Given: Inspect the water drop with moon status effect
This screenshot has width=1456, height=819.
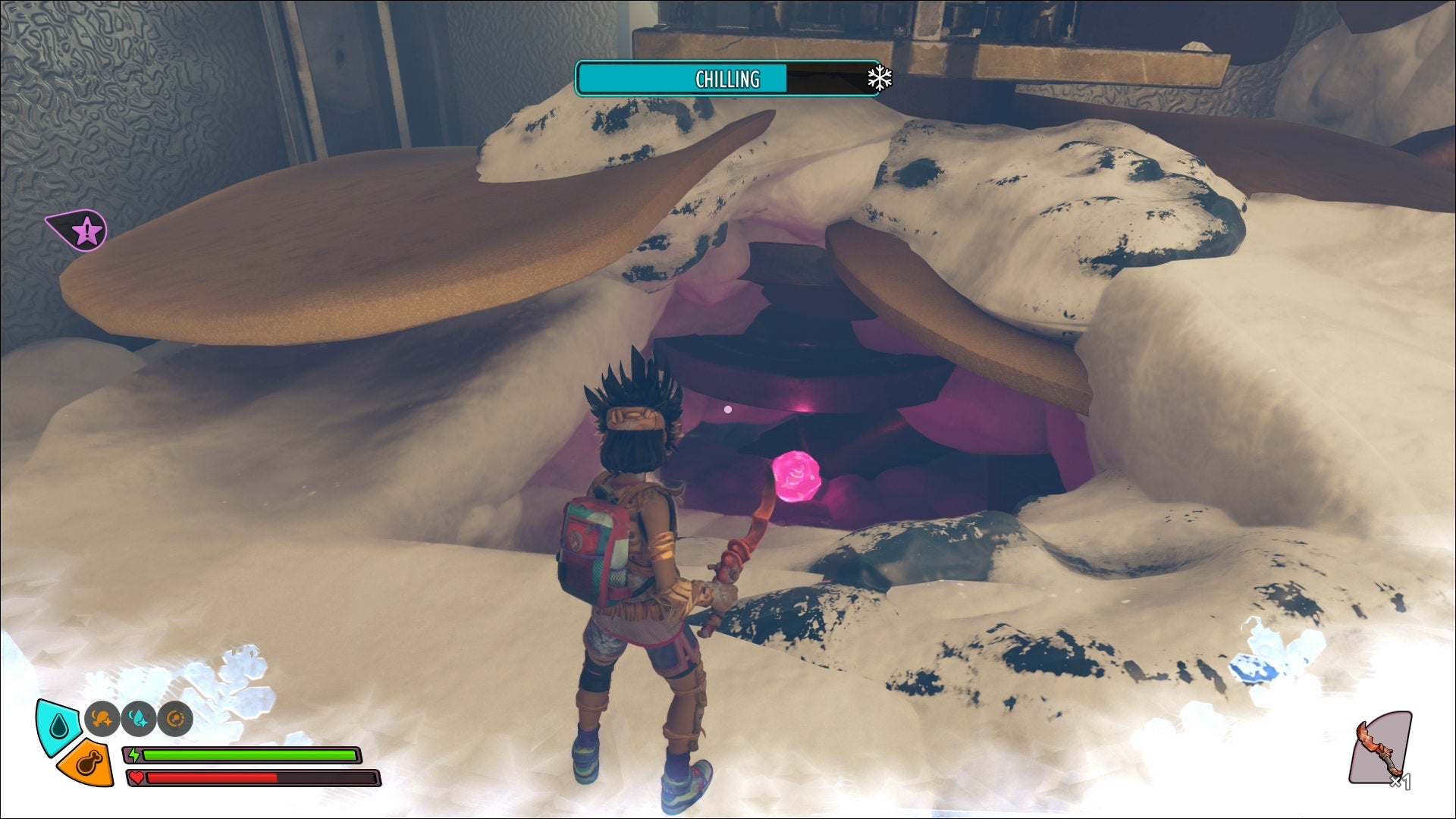Looking at the screenshot, I should tap(139, 719).
